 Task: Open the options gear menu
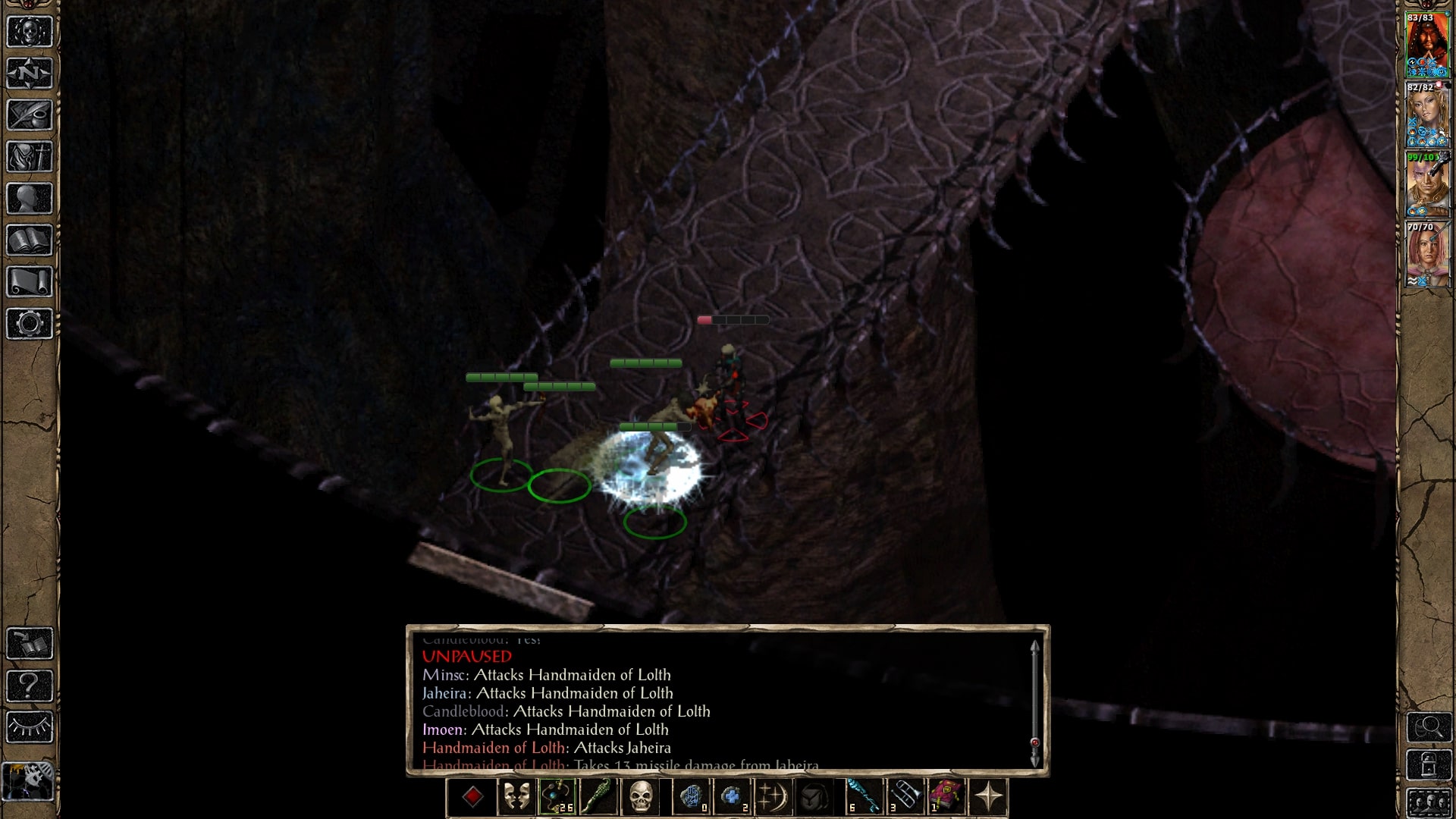[30, 324]
